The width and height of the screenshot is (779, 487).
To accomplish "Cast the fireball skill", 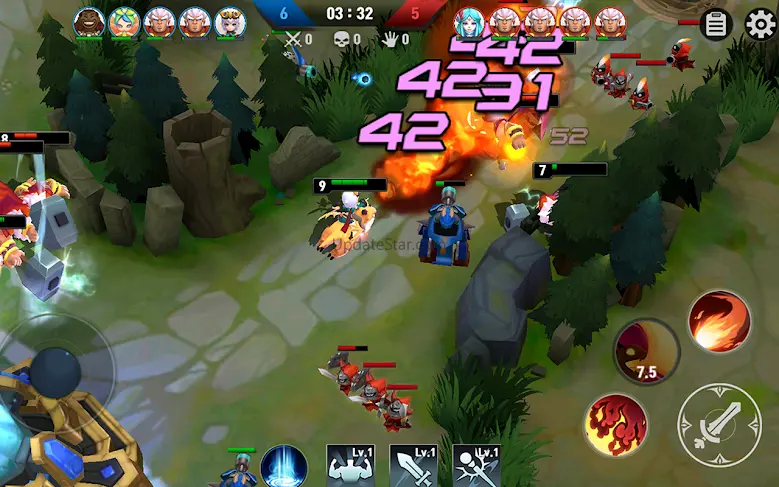I will [719, 321].
